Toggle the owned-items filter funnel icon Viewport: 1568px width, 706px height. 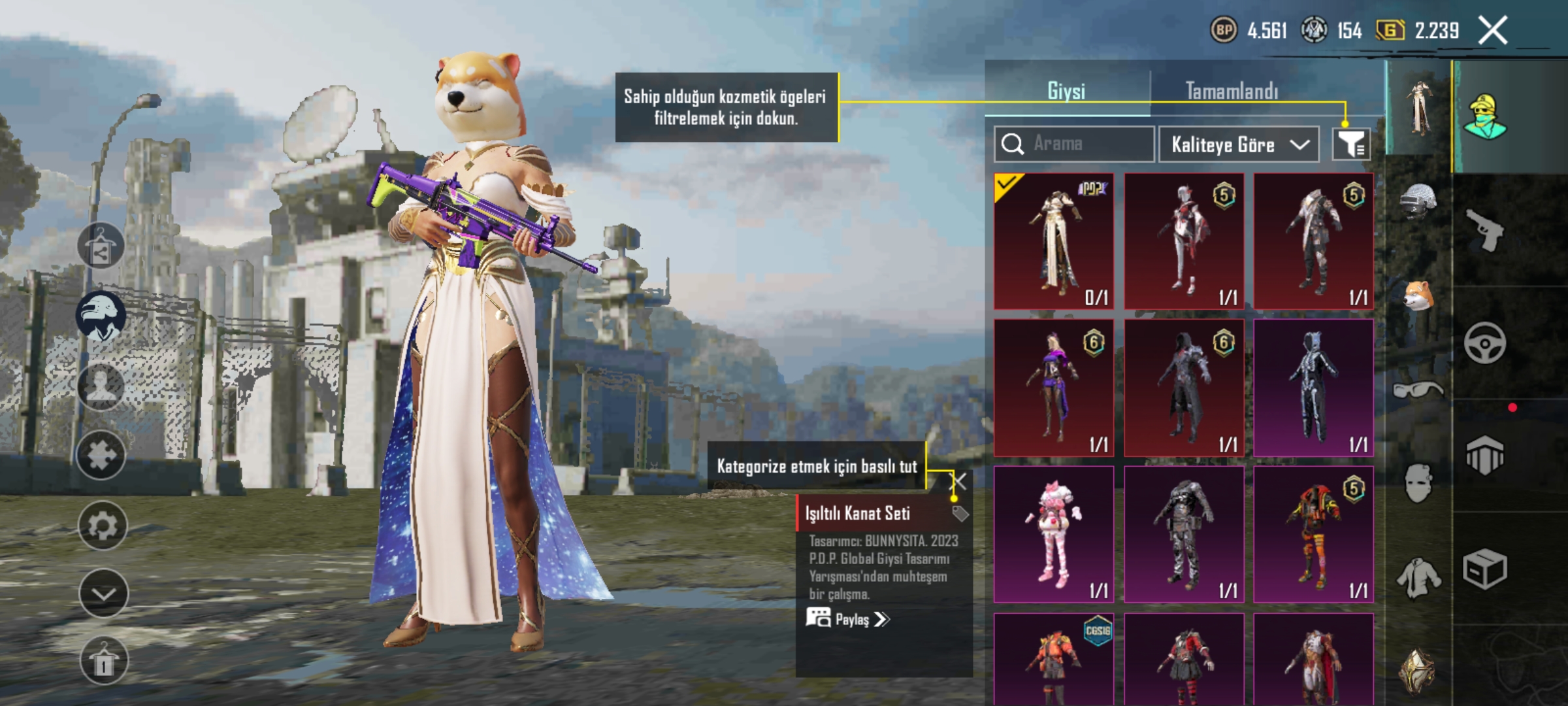pos(1351,144)
